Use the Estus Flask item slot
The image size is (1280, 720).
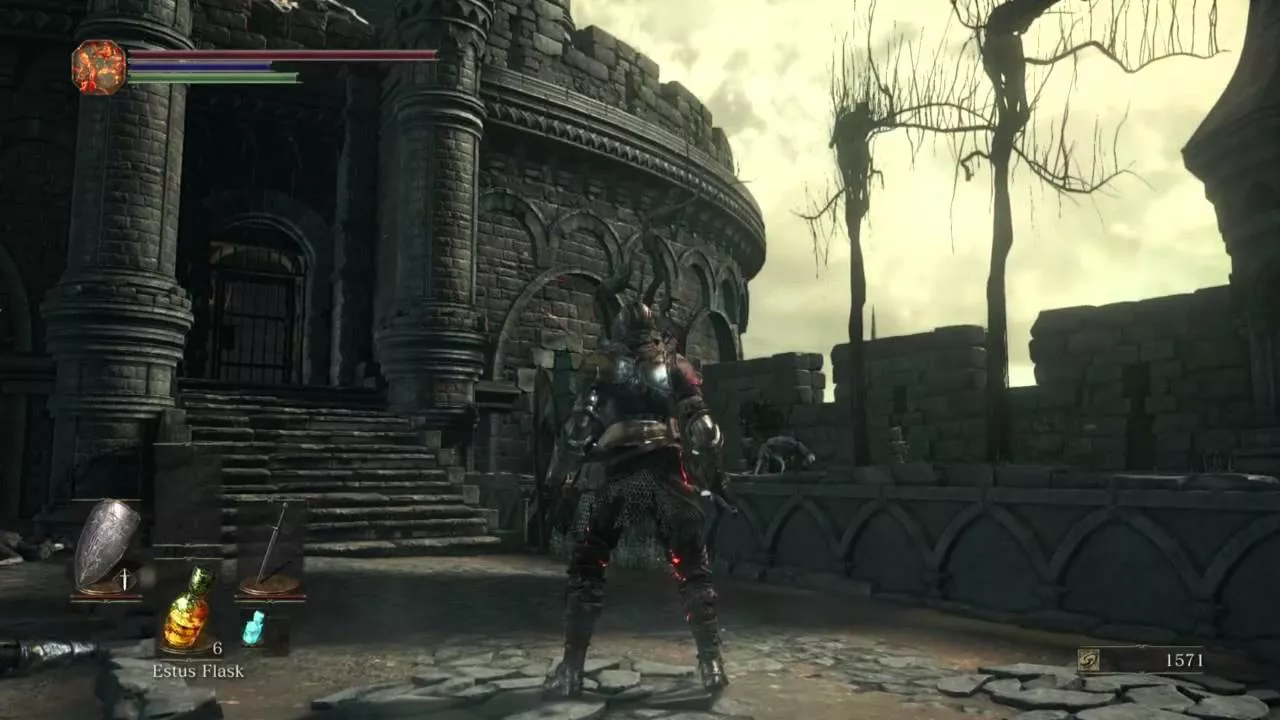(x=188, y=608)
